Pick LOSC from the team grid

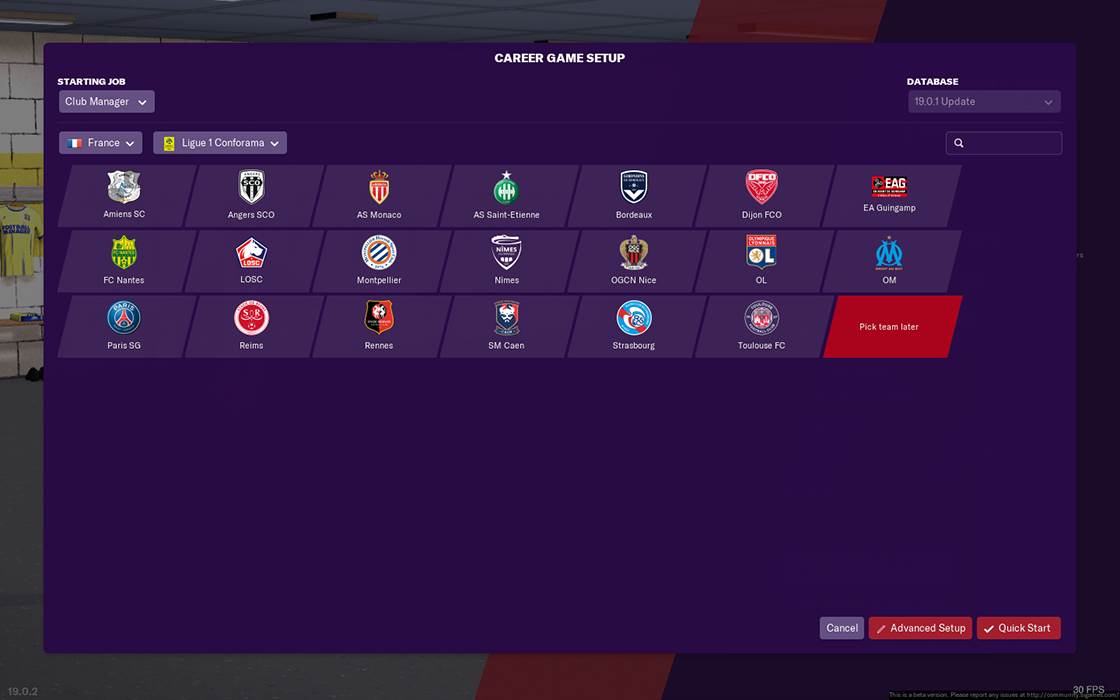tap(252, 261)
